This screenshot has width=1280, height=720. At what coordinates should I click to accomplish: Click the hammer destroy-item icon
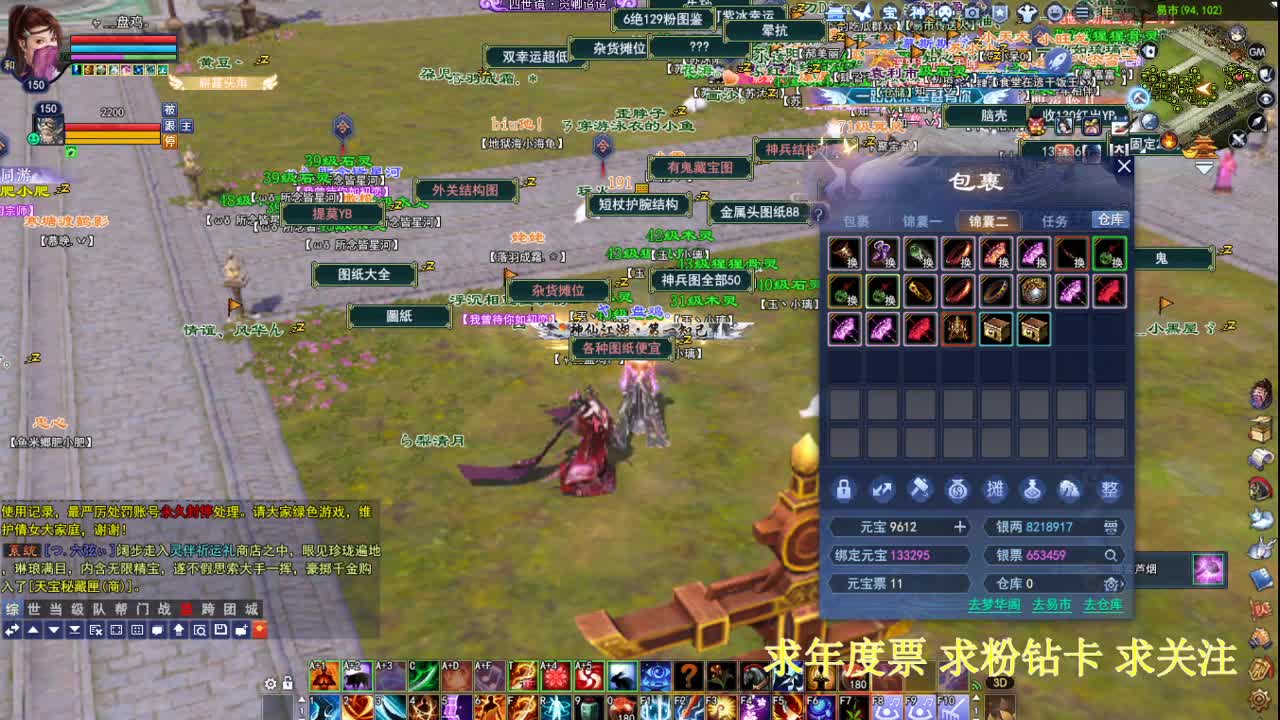point(920,489)
